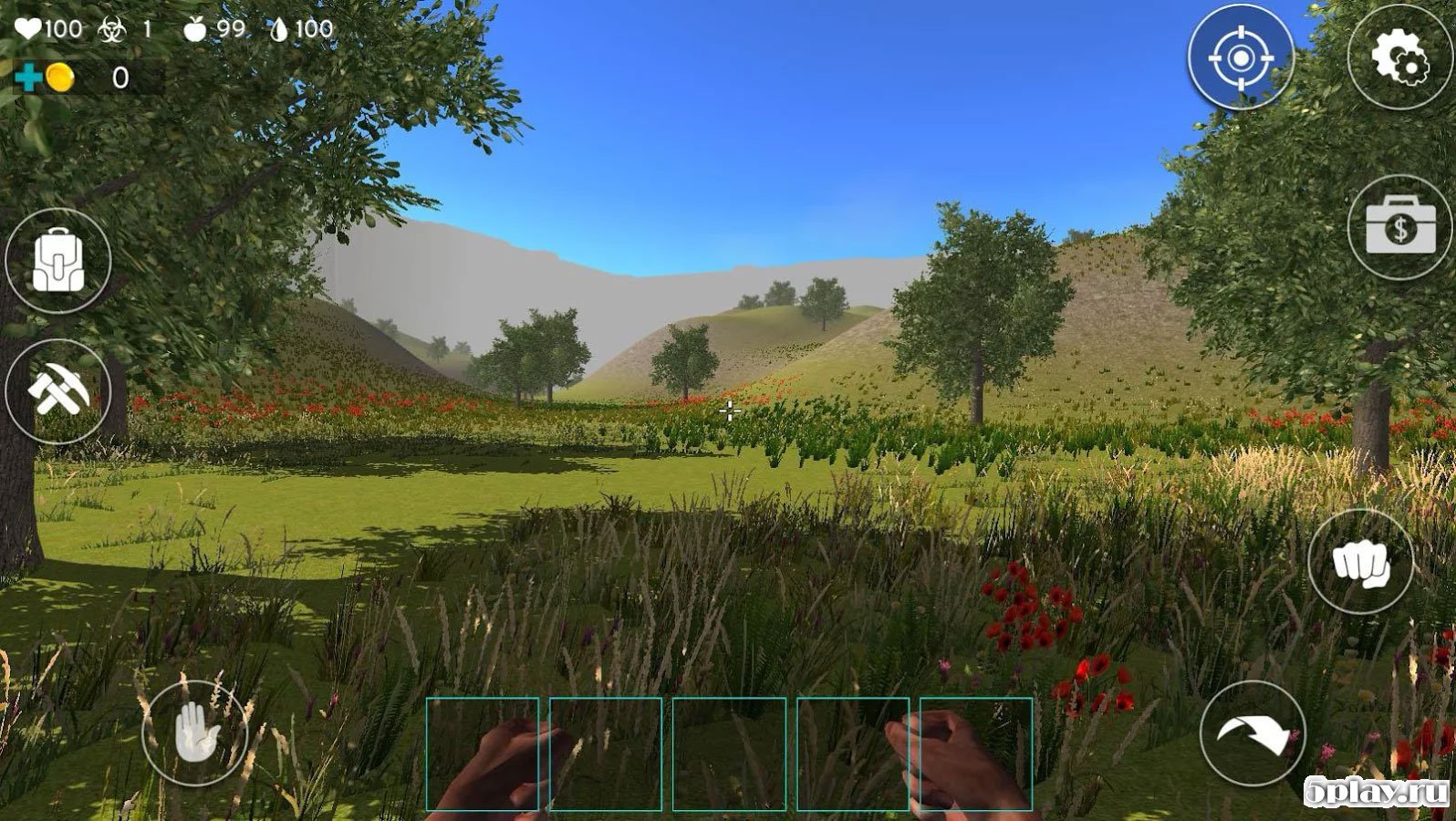Viewport: 1456px width, 821px height.
Task: Open the crafting hammer and pickaxe menu
Action: pyautogui.click(x=58, y=392)
